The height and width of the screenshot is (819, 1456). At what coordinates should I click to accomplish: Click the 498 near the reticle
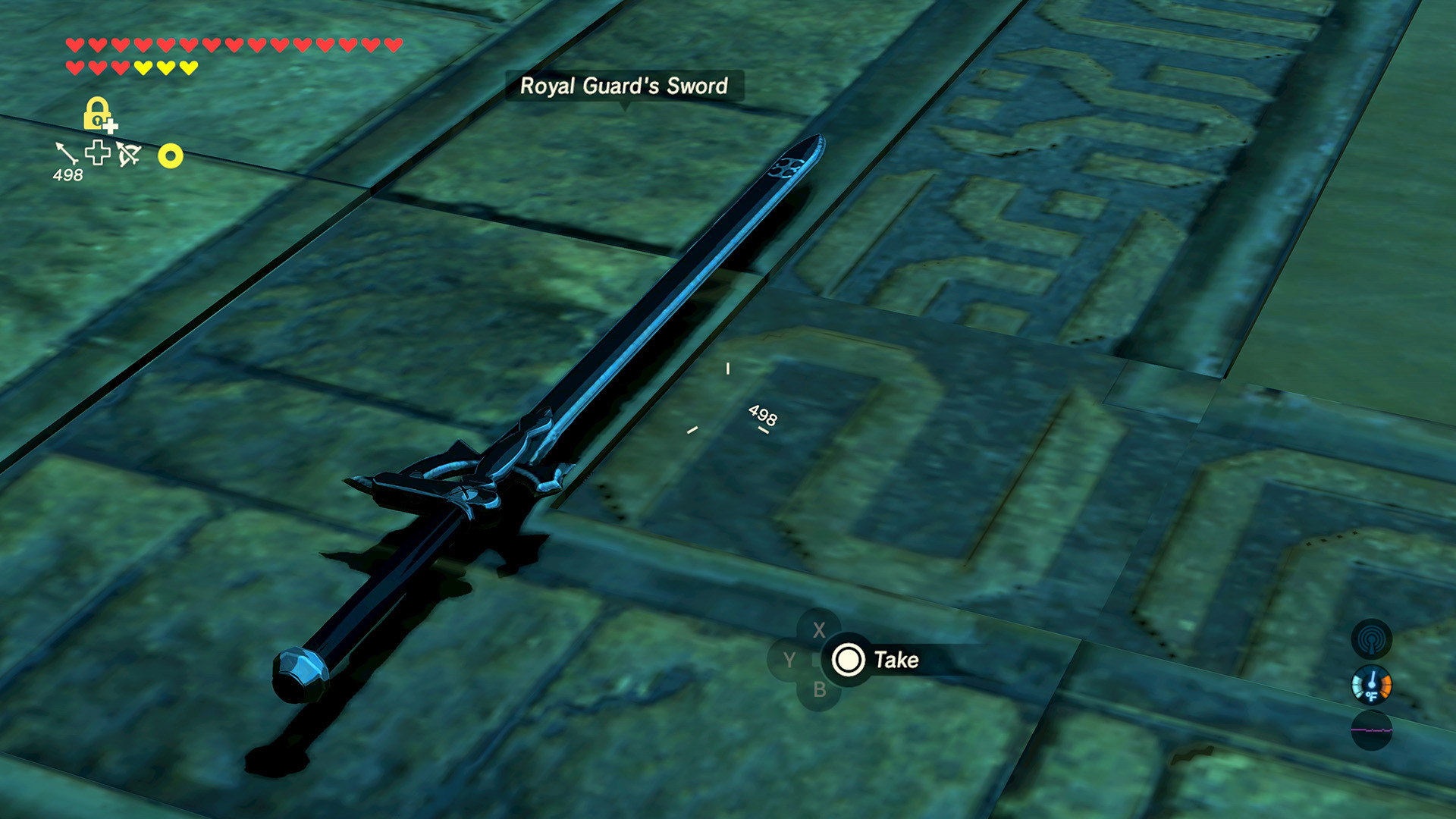762,415
